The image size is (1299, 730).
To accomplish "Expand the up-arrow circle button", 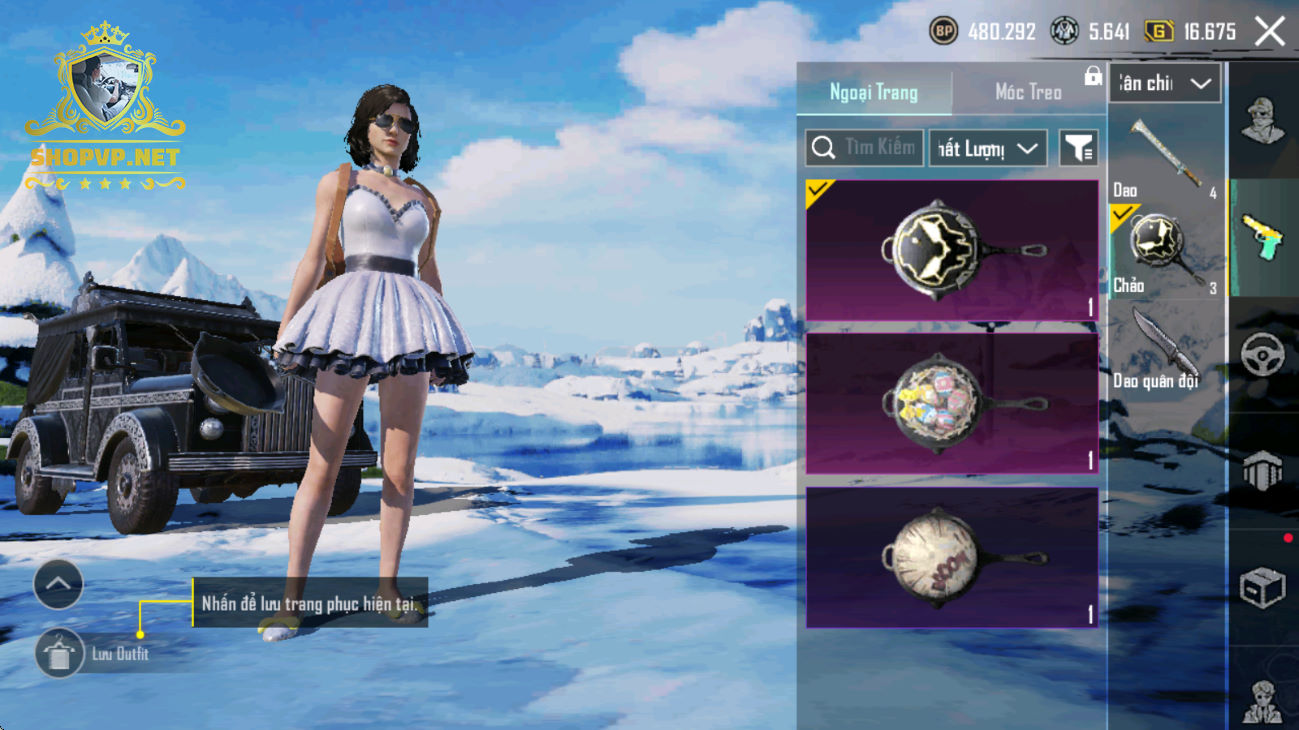I will (x=58, y=585).
